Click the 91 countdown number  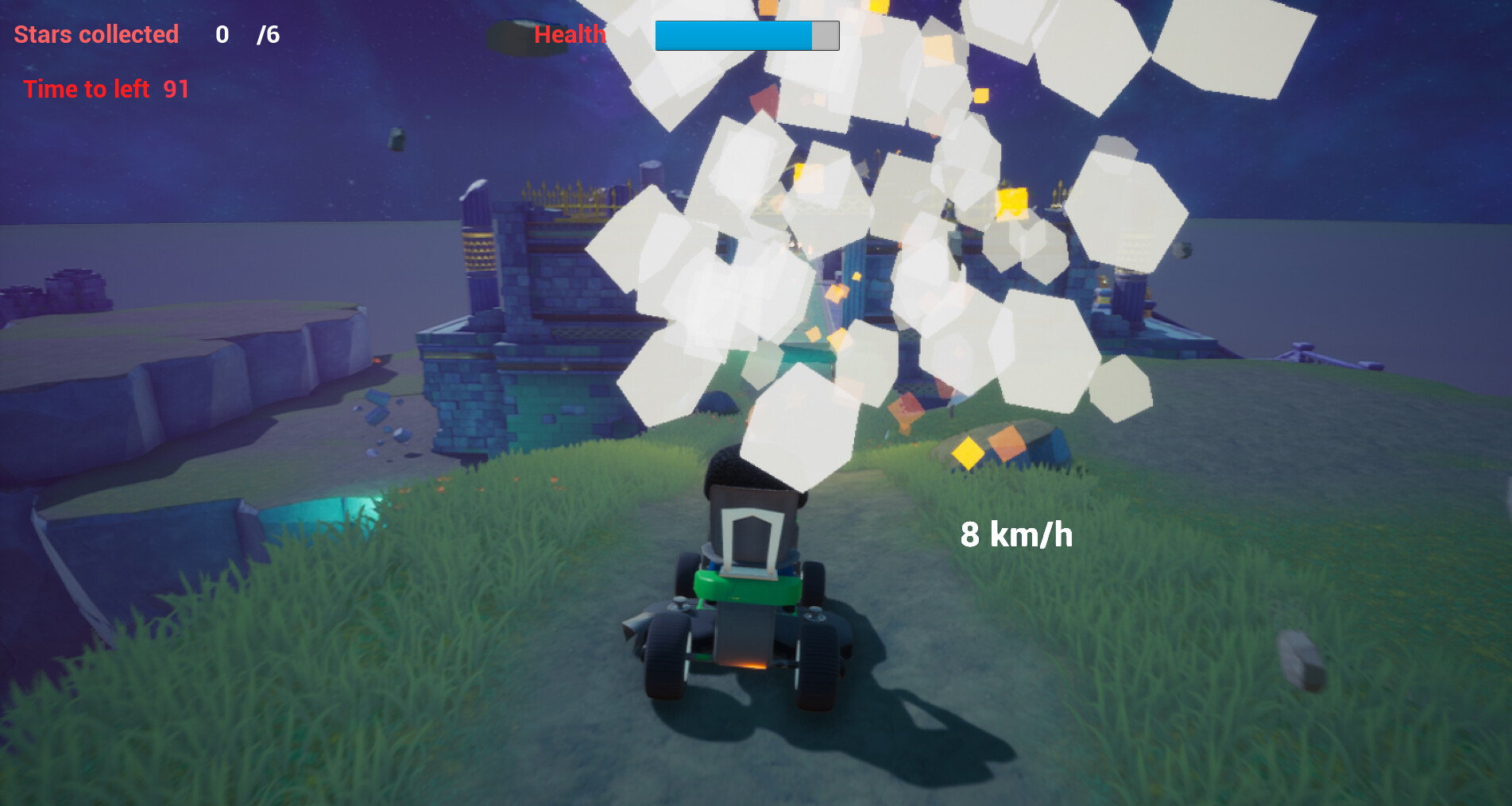pyautogui.click(x=176, y=89)
